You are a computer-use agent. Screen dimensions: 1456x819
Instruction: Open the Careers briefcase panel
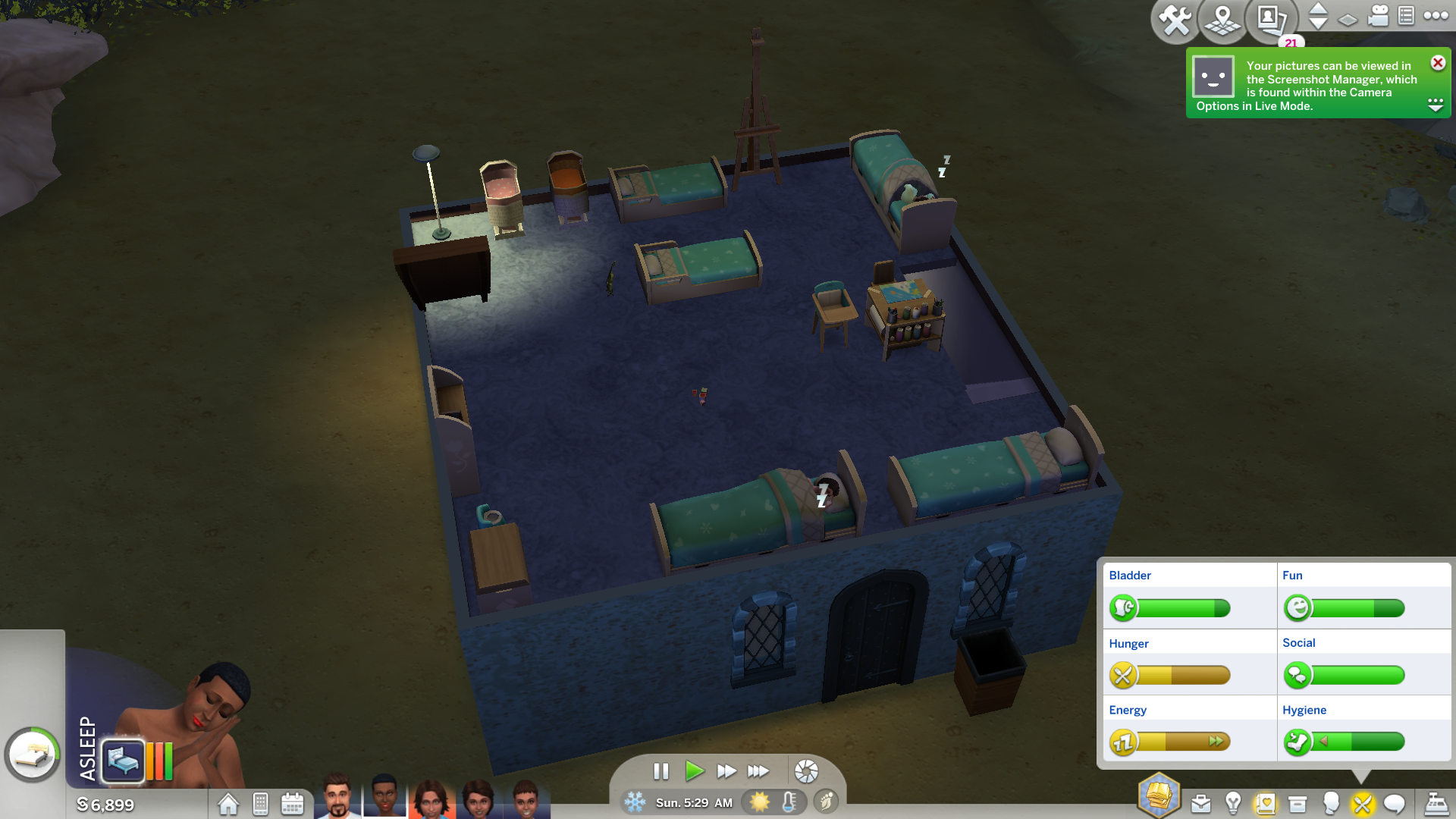[x=1201, y=804]
